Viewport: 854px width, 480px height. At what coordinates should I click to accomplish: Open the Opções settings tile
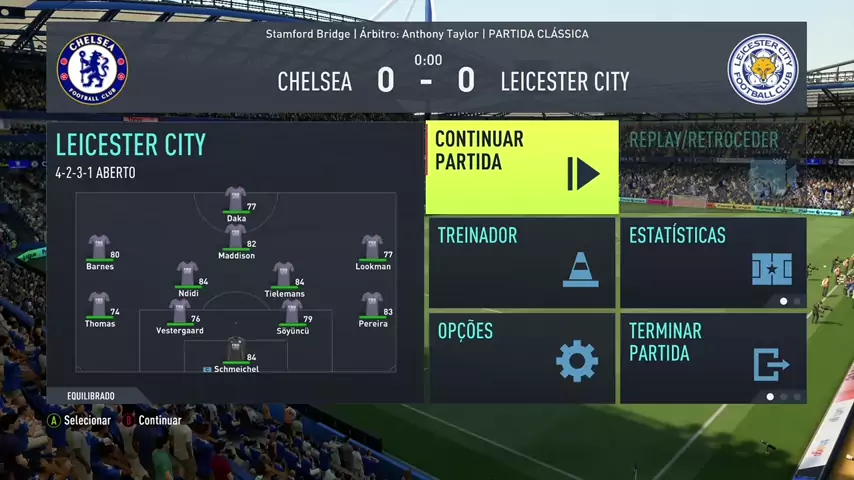(x=522, y=357)
